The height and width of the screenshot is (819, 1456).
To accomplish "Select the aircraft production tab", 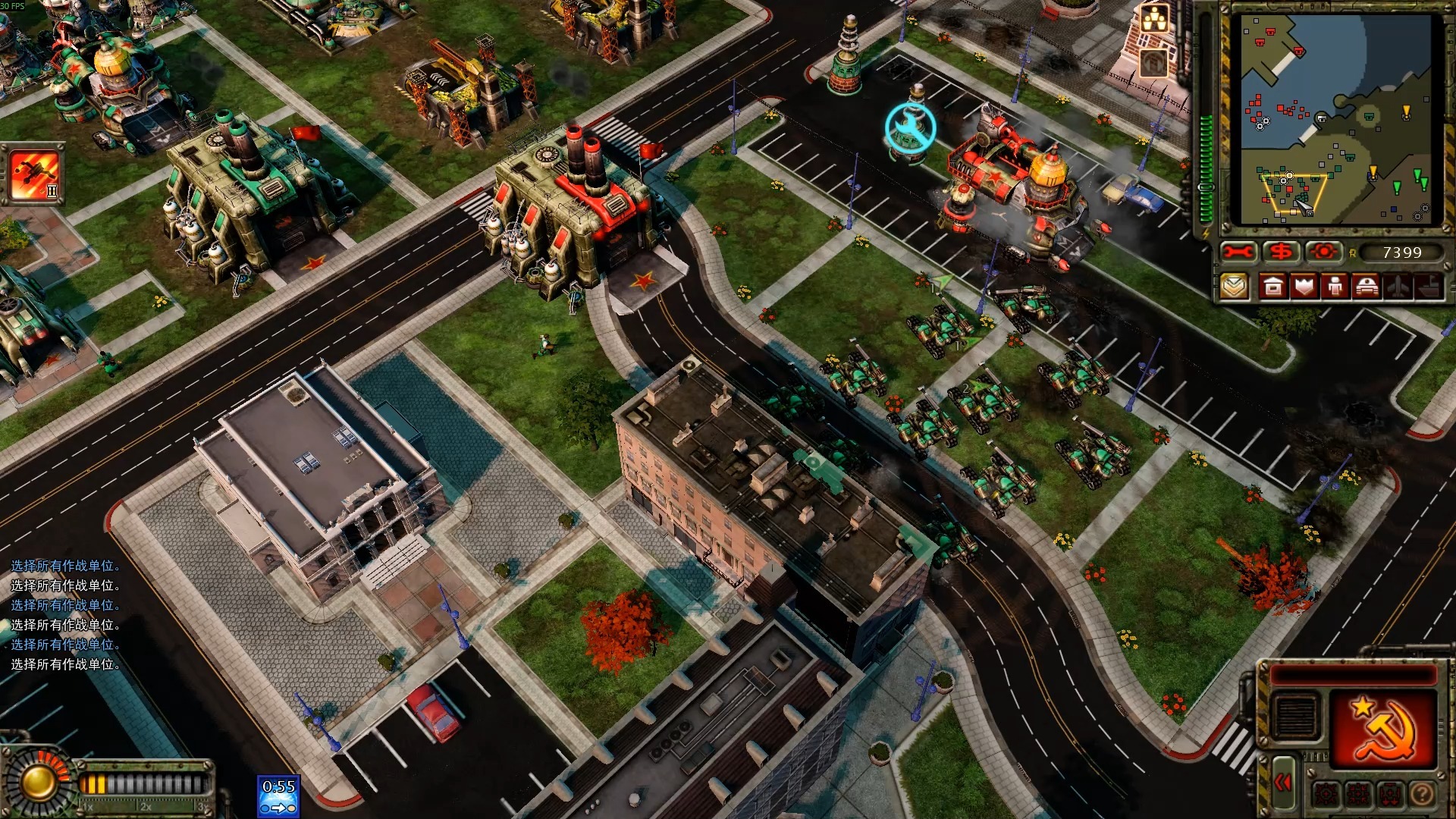I will [x=1398, y=287].
